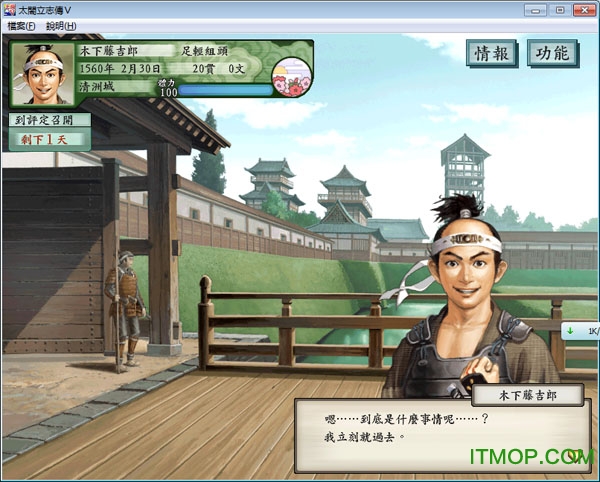
Task: Close the game window
Action: coord(585,10)
